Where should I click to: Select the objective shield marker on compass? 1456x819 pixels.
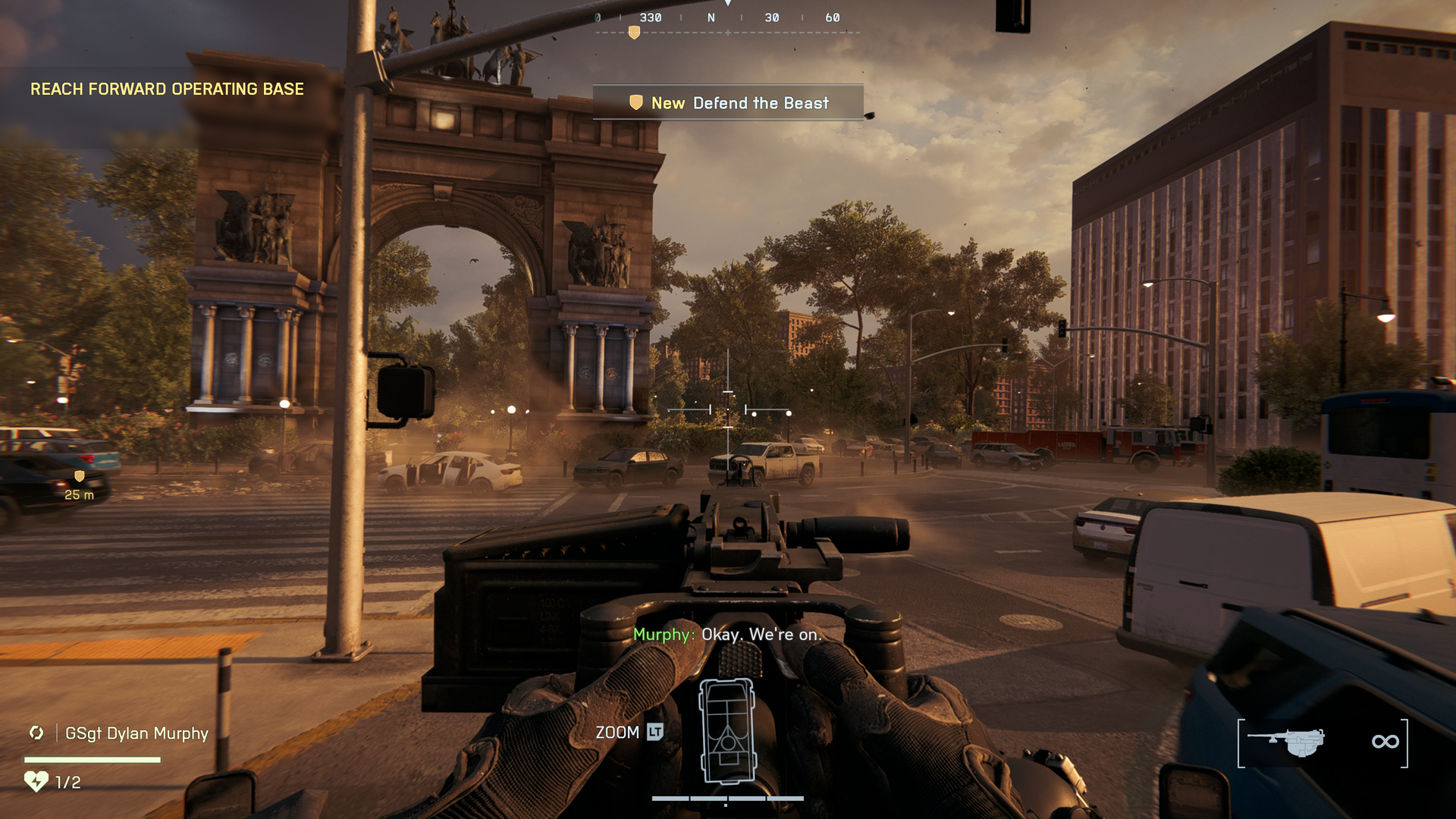point(634,33)
